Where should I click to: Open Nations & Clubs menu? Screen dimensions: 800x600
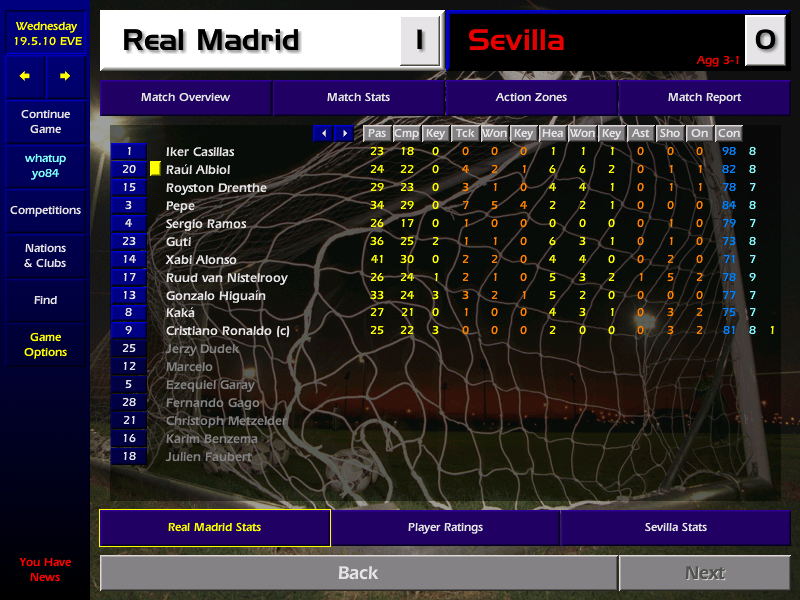click(x=45, y=255)
